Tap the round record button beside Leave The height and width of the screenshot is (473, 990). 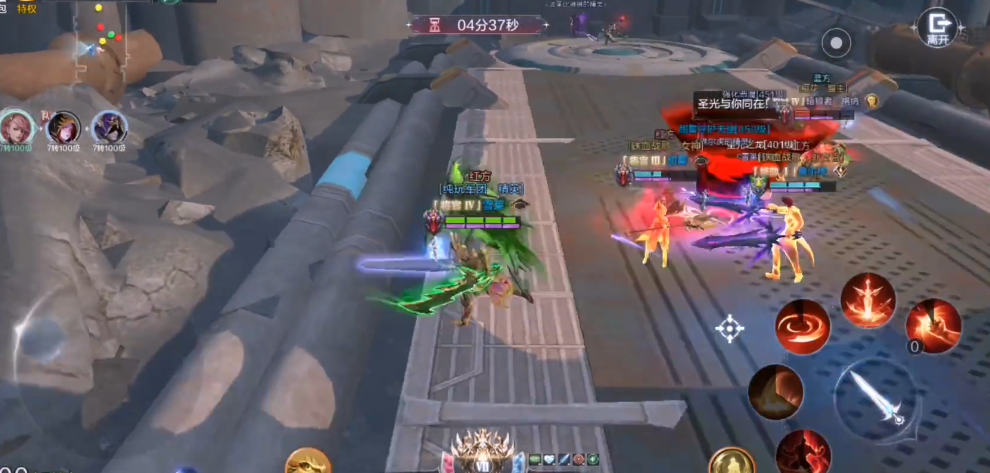836,41
